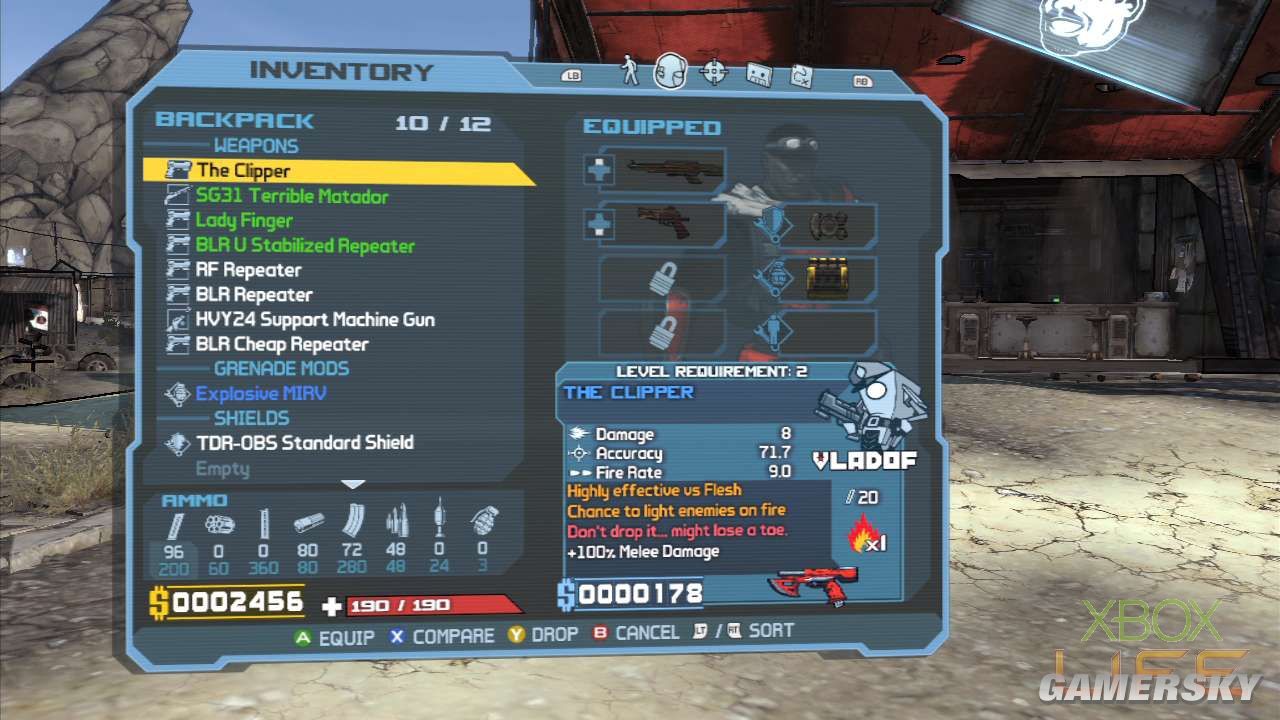Viewport: 1280px width, 720px height.
Task: Select the Explosive MIRV grenade mod
Action: (261, 393)
